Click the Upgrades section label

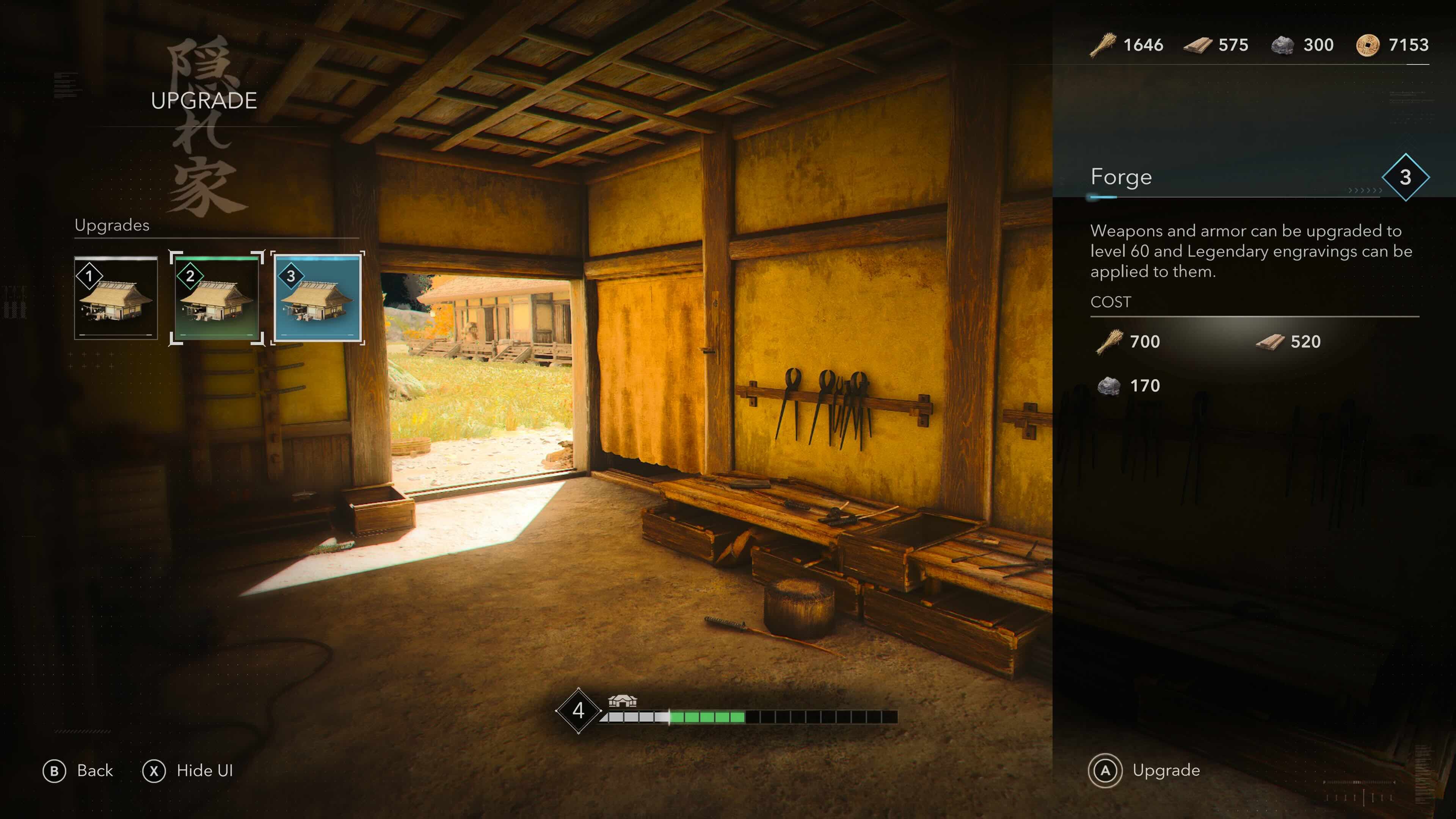click(111, 225)
